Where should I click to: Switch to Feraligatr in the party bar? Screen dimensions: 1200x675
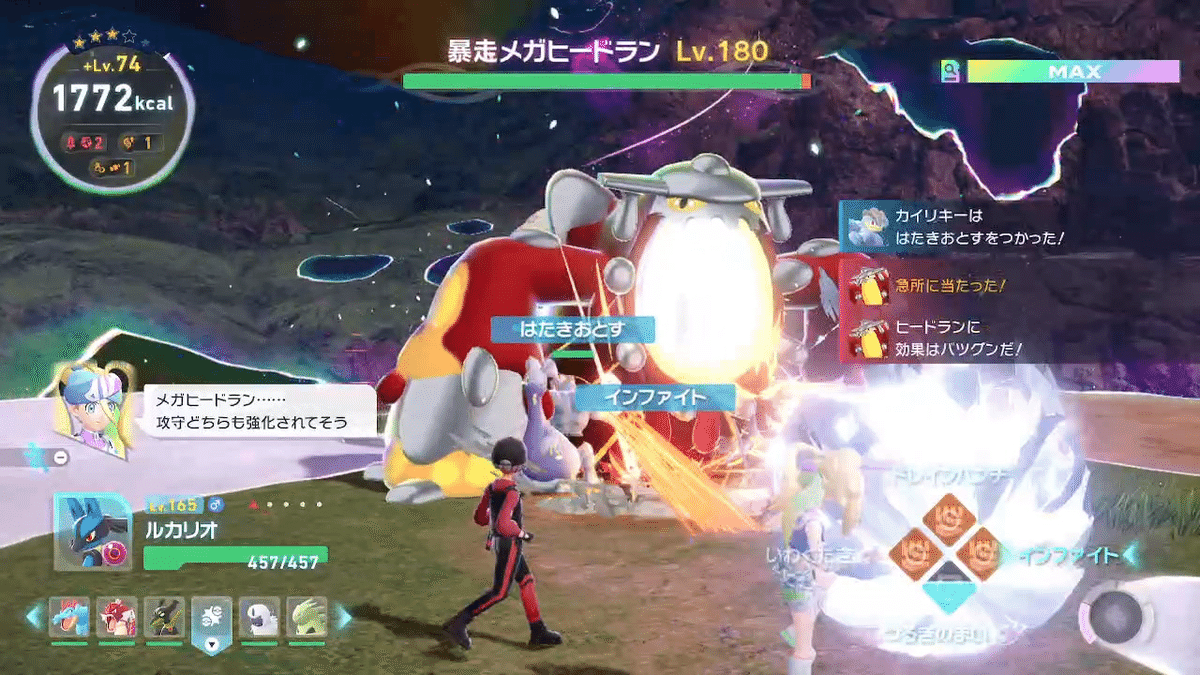tap(70, 619)
